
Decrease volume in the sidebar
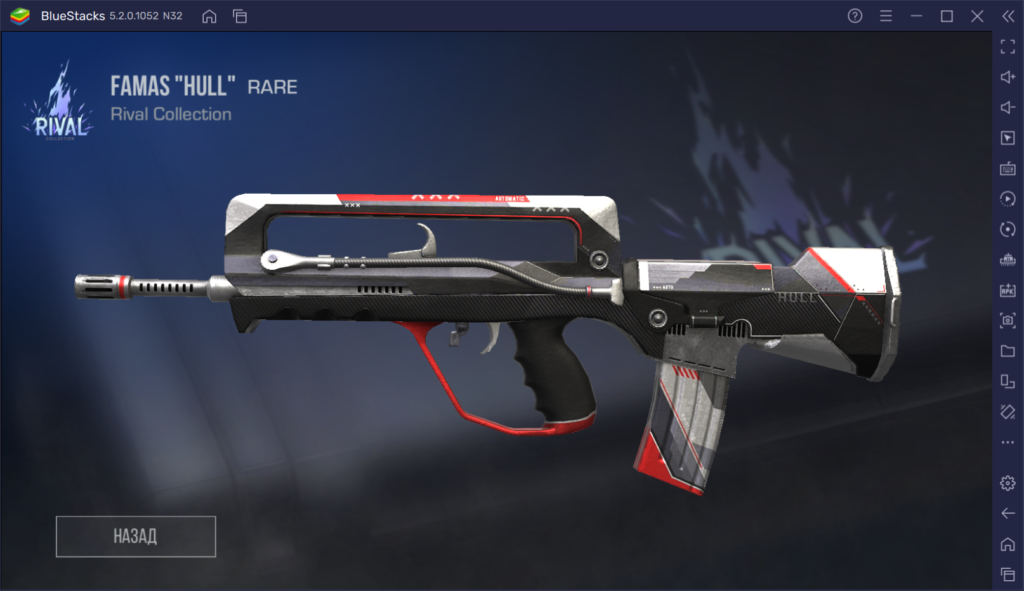pos(1007,108)
